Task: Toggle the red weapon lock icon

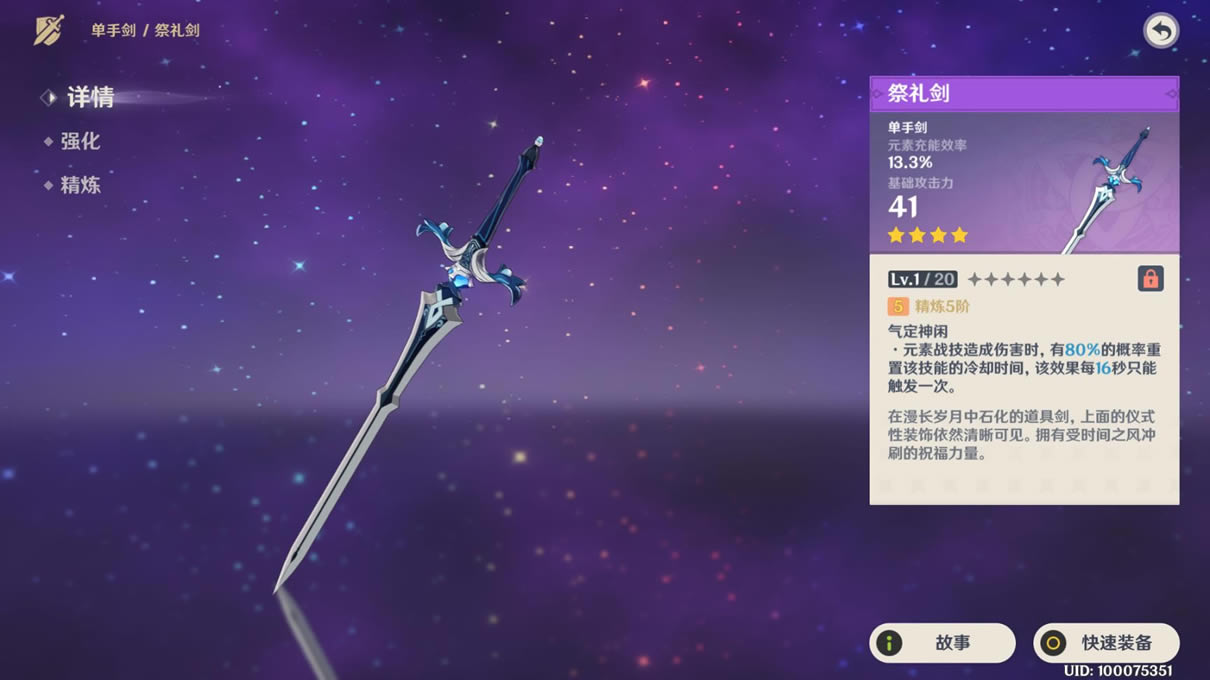Action: [x=1150, y=279]
